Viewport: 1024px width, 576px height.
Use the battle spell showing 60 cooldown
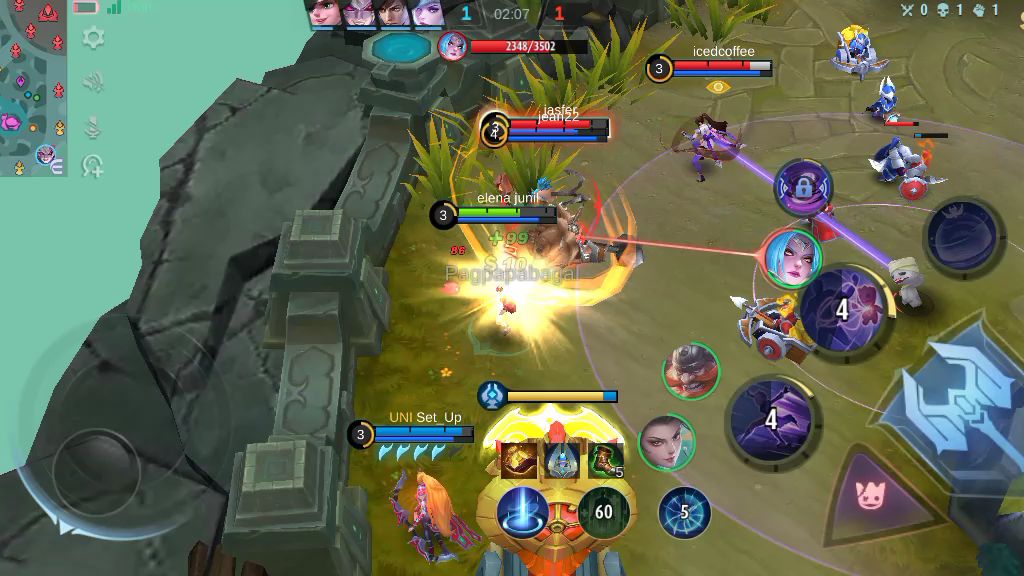(603, 512)
